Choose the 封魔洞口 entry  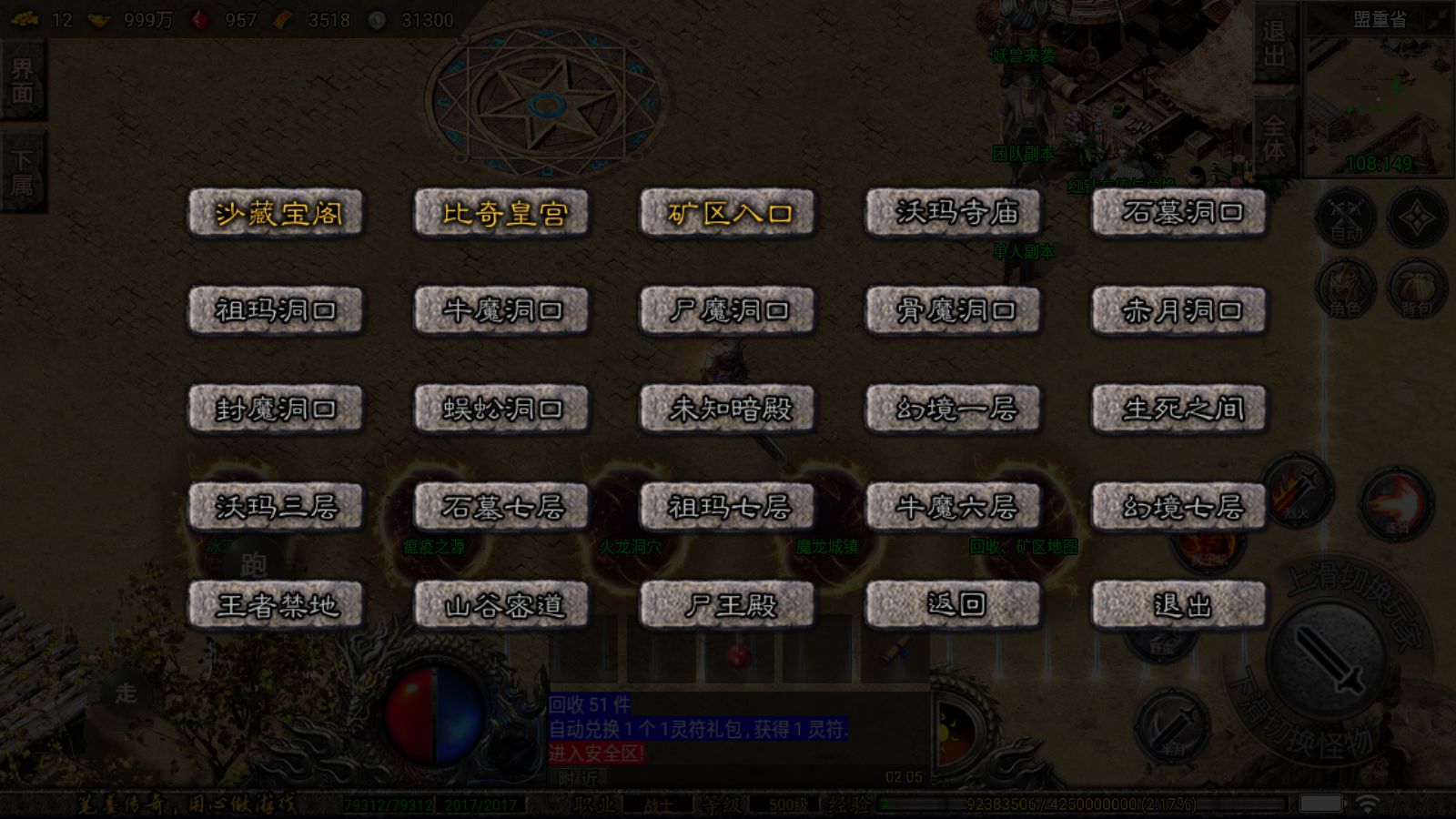(x=276, y=409)
